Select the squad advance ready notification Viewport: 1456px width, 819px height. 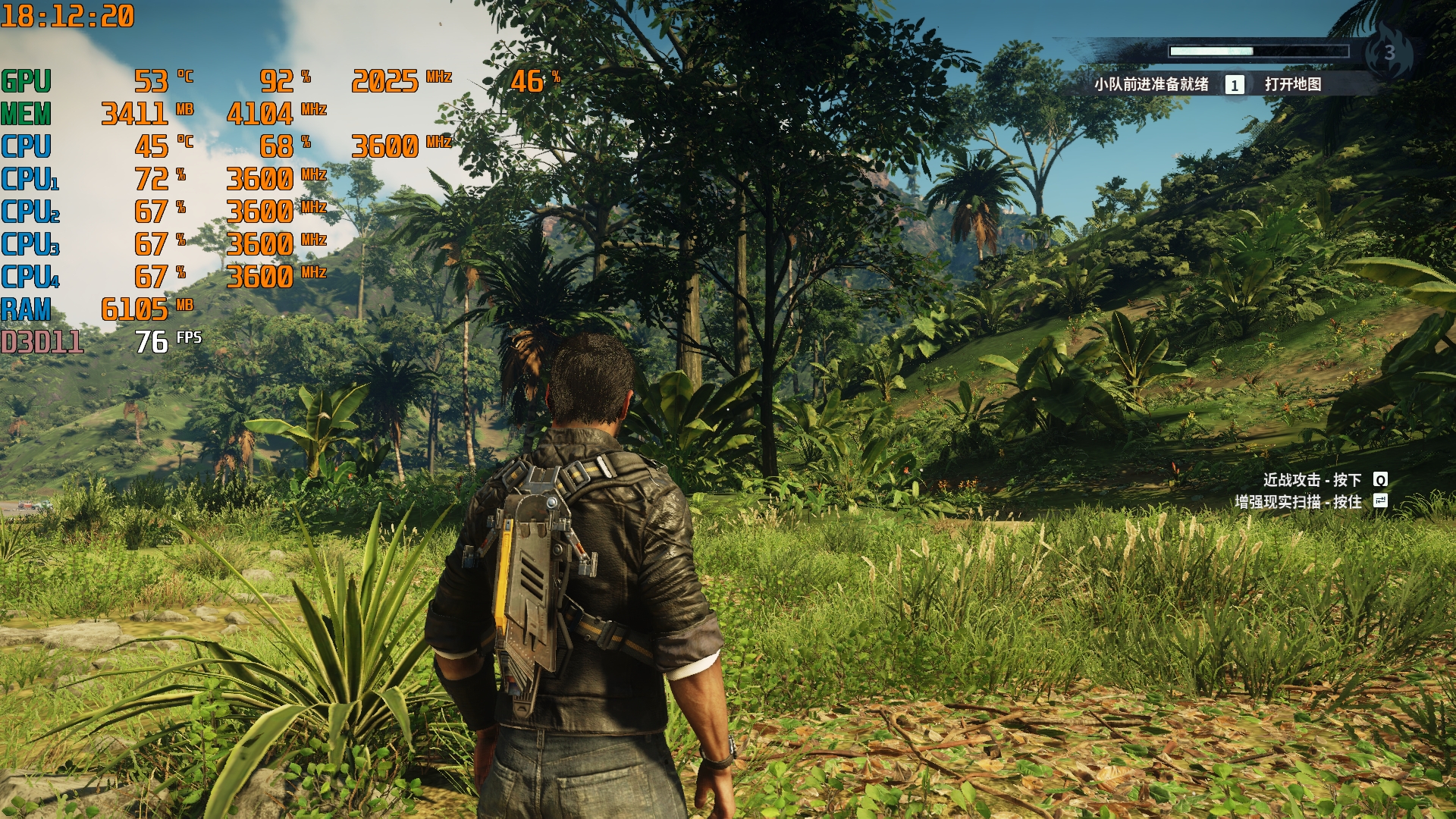pyautogui.click(x=1150, y=84)
